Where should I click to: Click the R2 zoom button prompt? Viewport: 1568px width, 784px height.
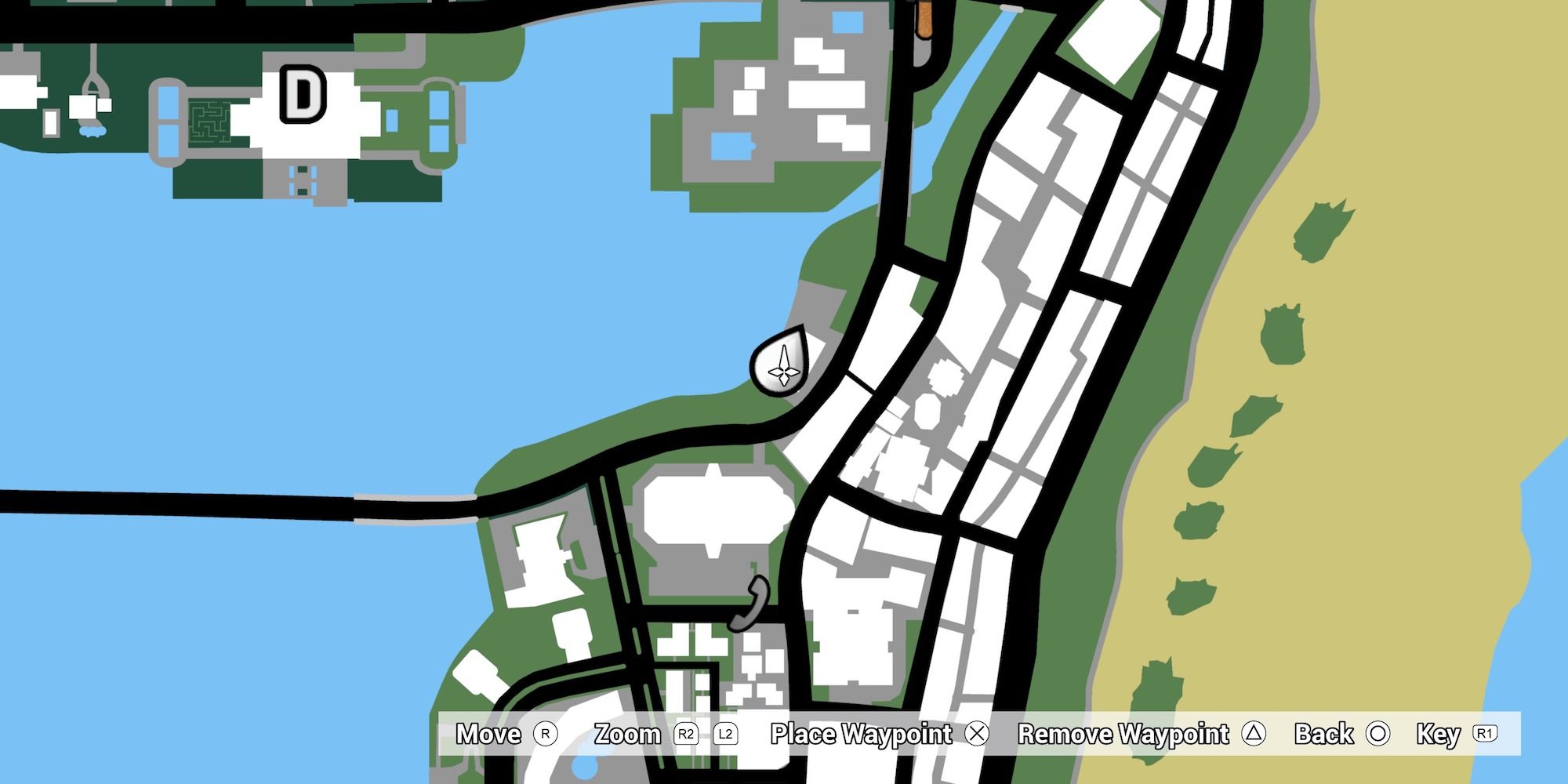coord(685,732)
